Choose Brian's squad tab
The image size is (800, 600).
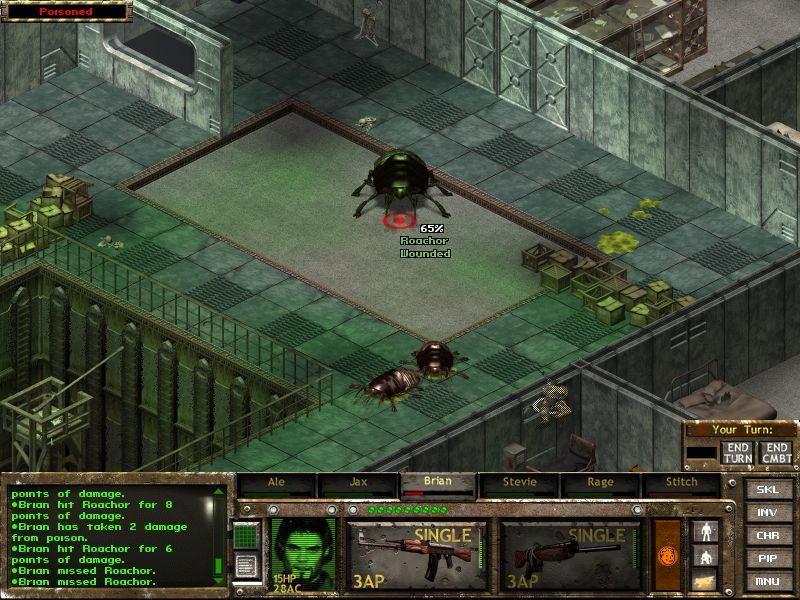(437, 482)
